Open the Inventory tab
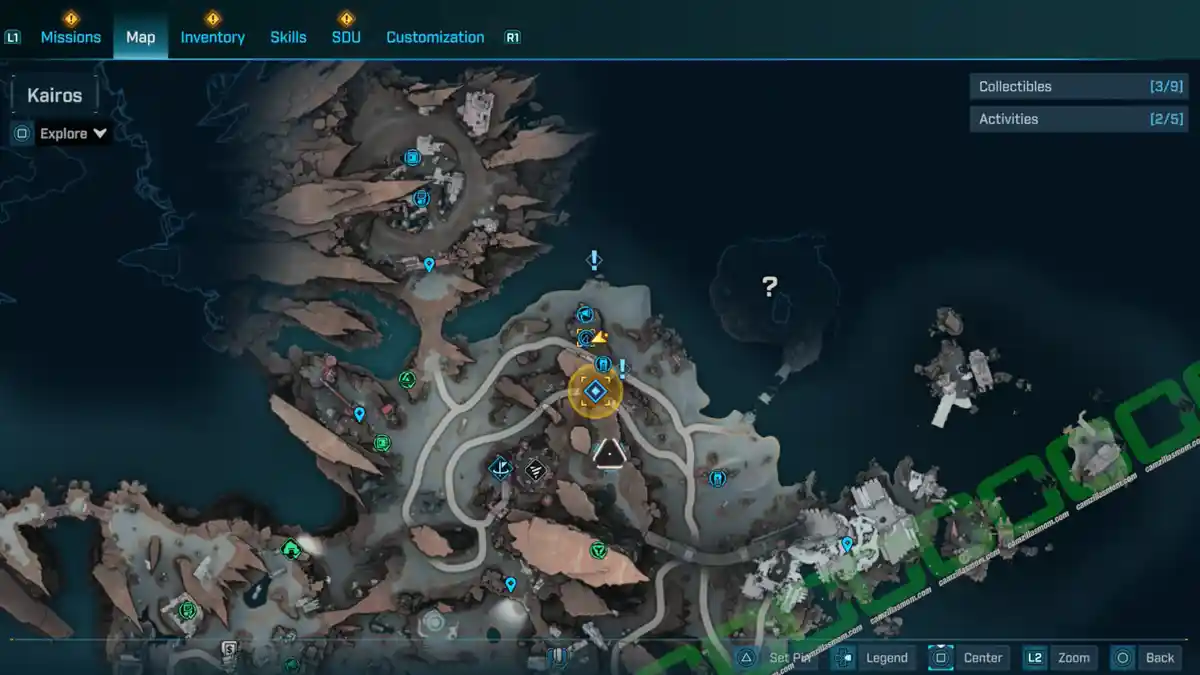This screenshot has height=675, width=1200. (212, 37)
